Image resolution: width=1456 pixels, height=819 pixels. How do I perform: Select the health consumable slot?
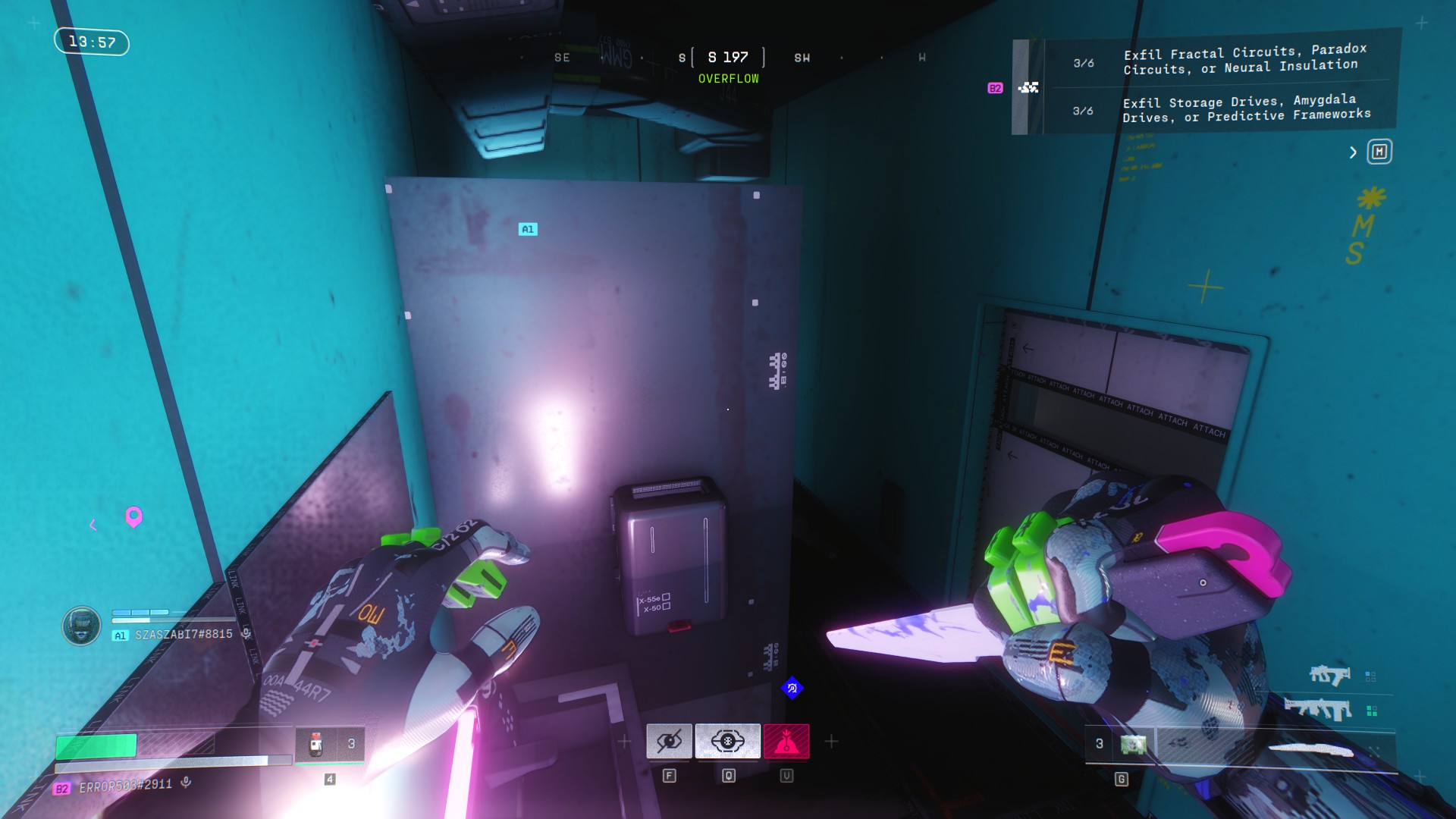[330, 745]
